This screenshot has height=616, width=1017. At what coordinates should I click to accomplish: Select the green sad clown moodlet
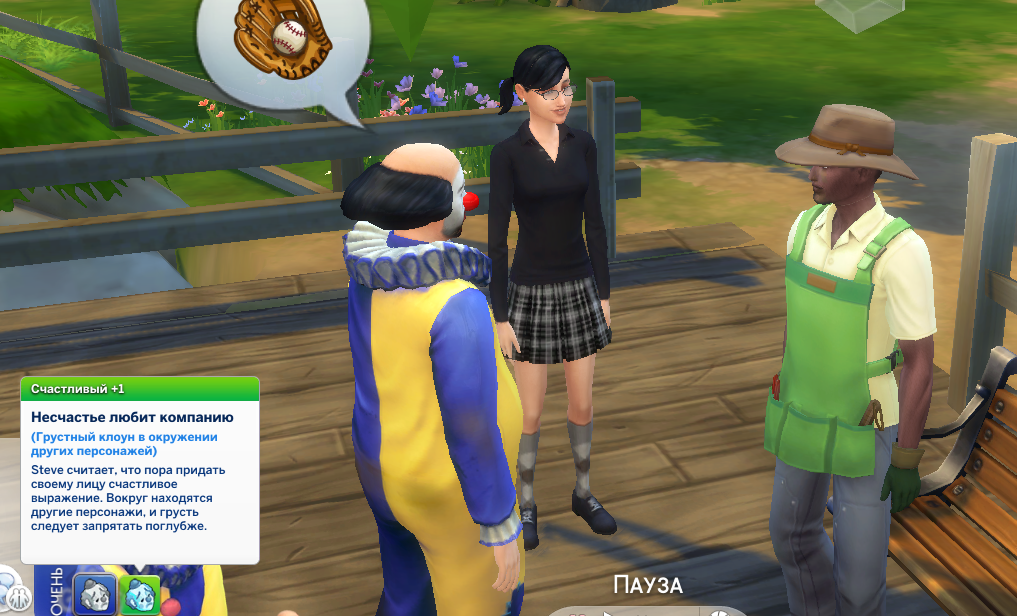point(140,594)
